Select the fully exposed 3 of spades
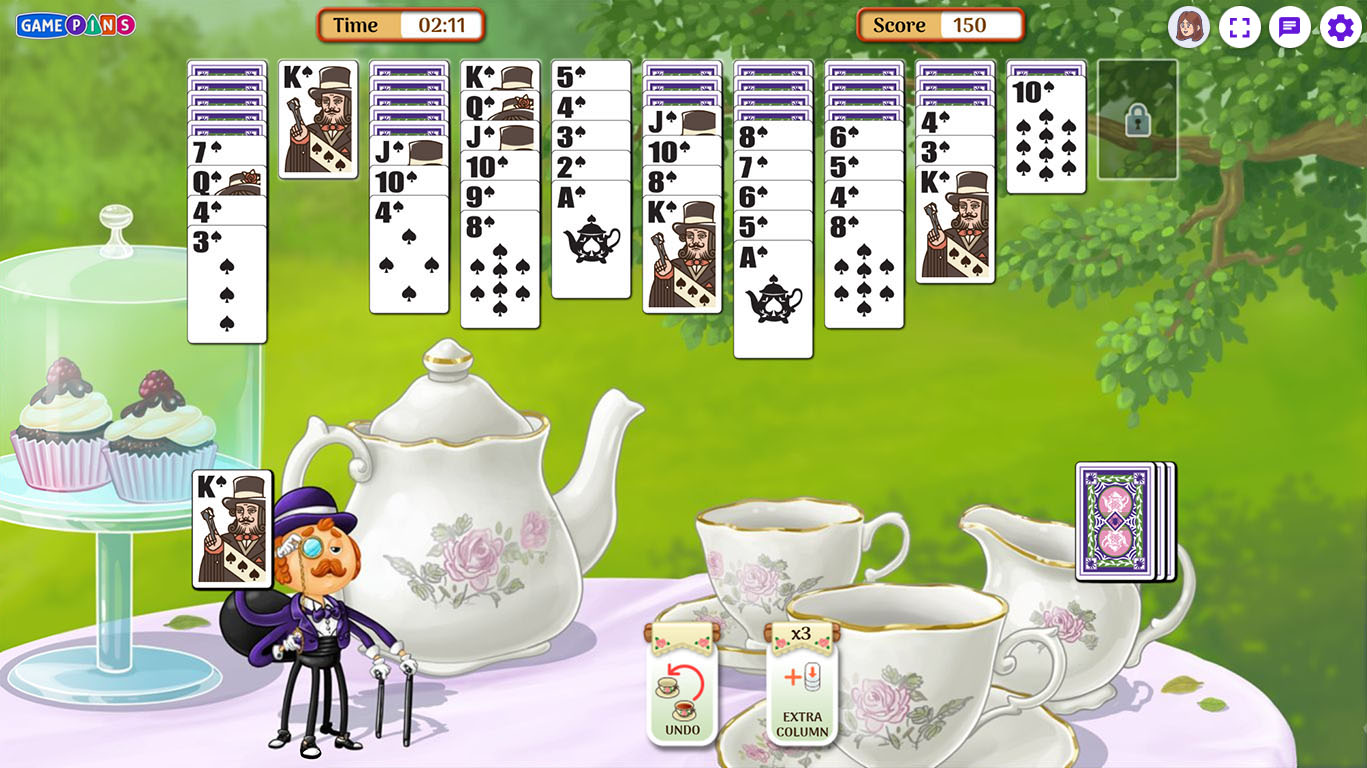 pyautogui.click(x=227, y=285)
